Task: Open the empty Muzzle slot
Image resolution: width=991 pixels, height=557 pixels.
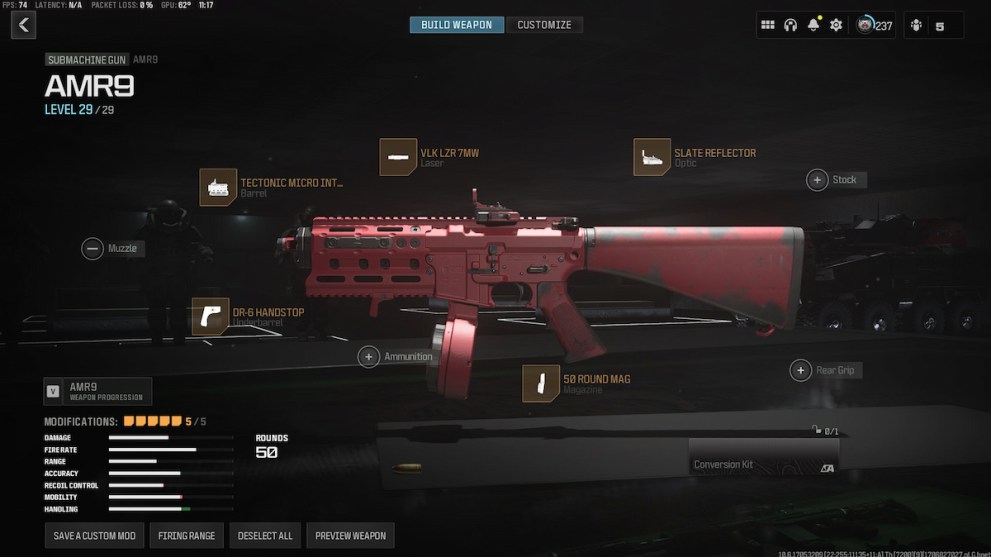Action: click(93, 248)
